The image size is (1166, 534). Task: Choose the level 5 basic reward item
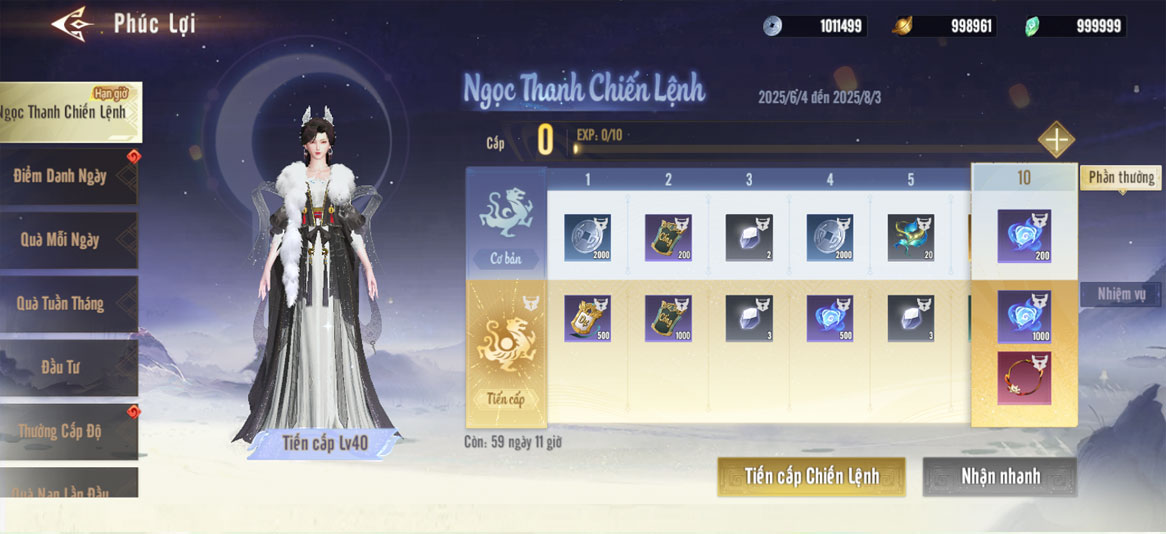[911, 238]
